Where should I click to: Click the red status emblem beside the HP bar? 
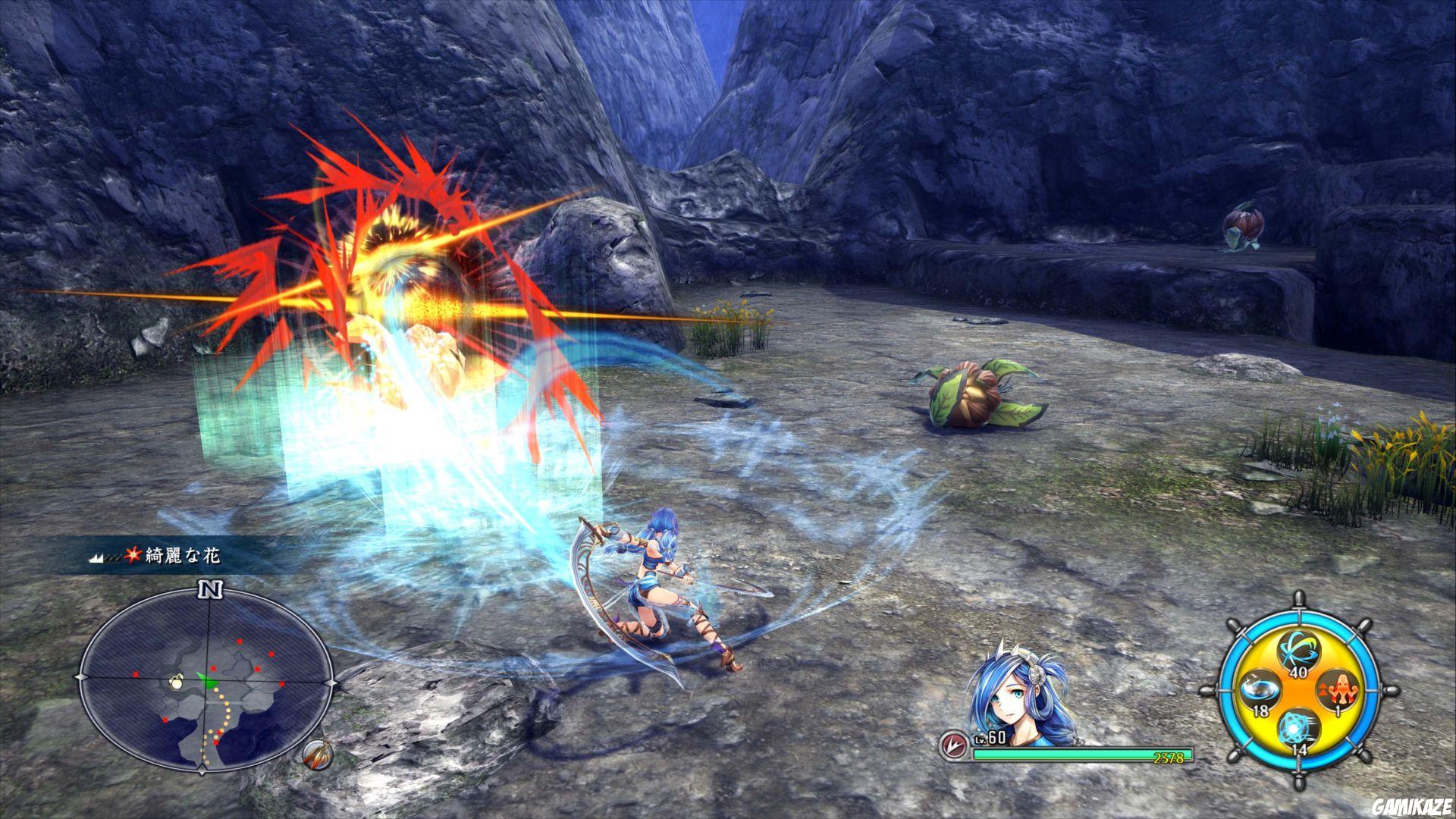955,745
